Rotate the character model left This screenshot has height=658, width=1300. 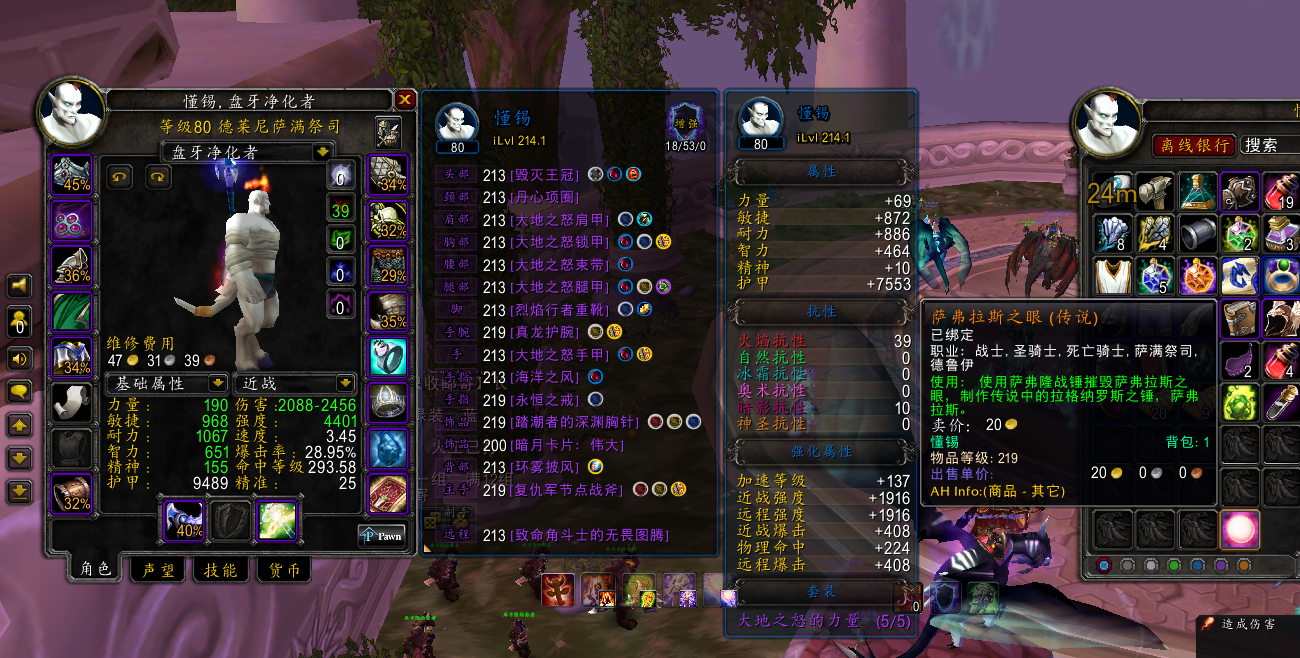click(118, 177)
